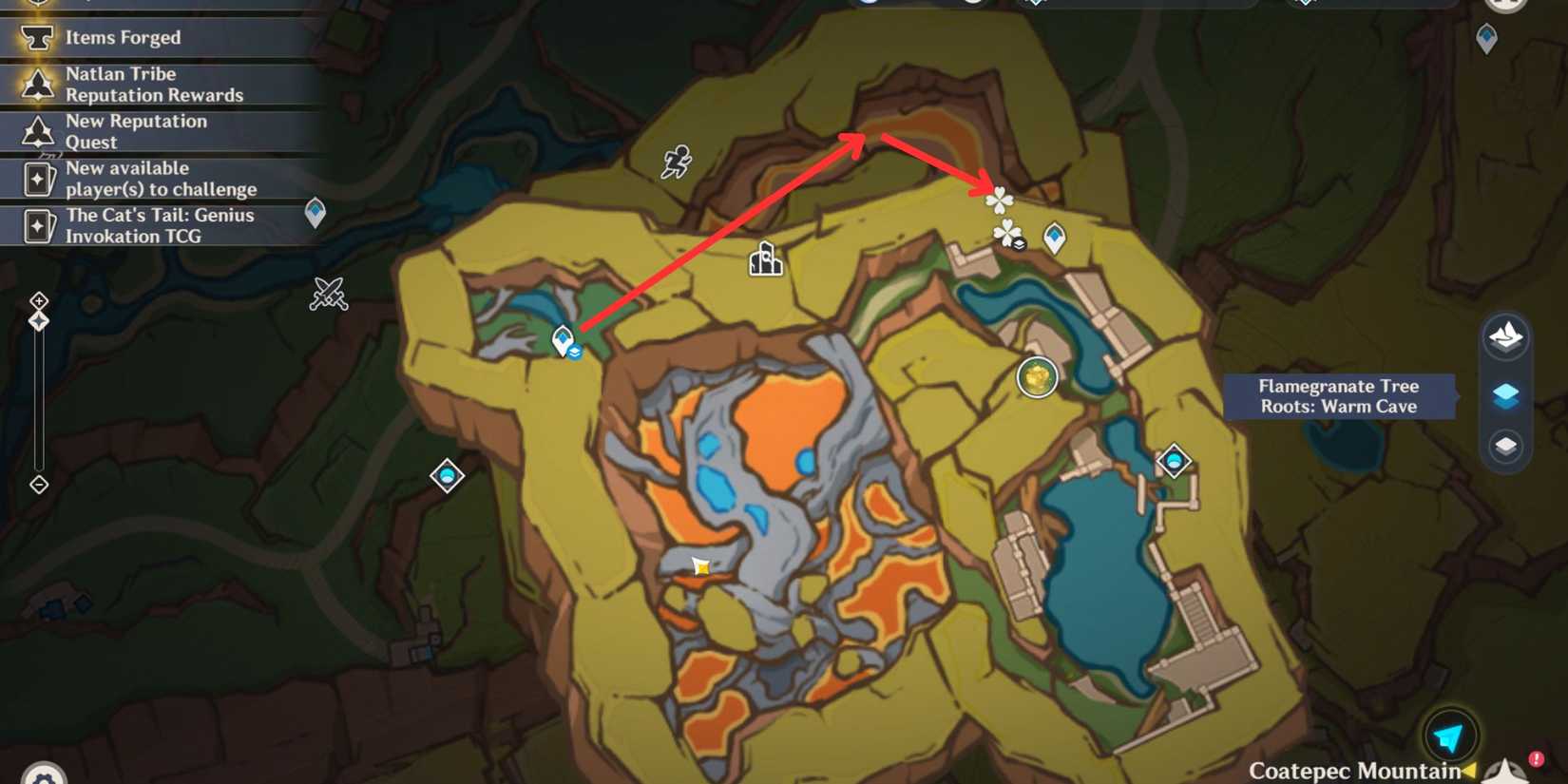The width and height of the screenshot is (1568, 784).
Task: Select the New Reputation Quest entry
Action: coord(136,131)
